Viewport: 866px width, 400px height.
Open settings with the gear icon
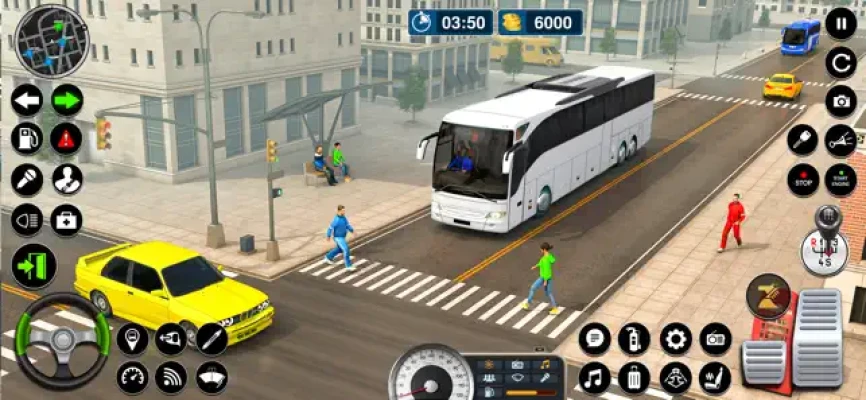click(676, 339)
